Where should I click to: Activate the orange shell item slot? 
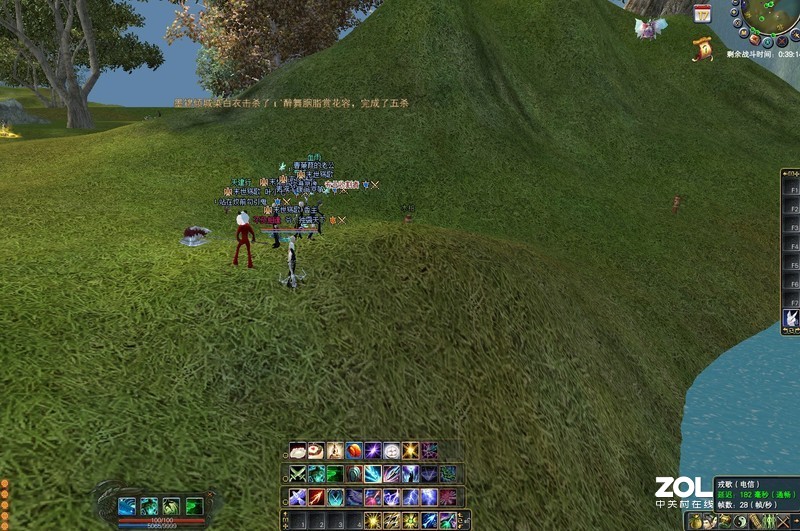point(353,451)
